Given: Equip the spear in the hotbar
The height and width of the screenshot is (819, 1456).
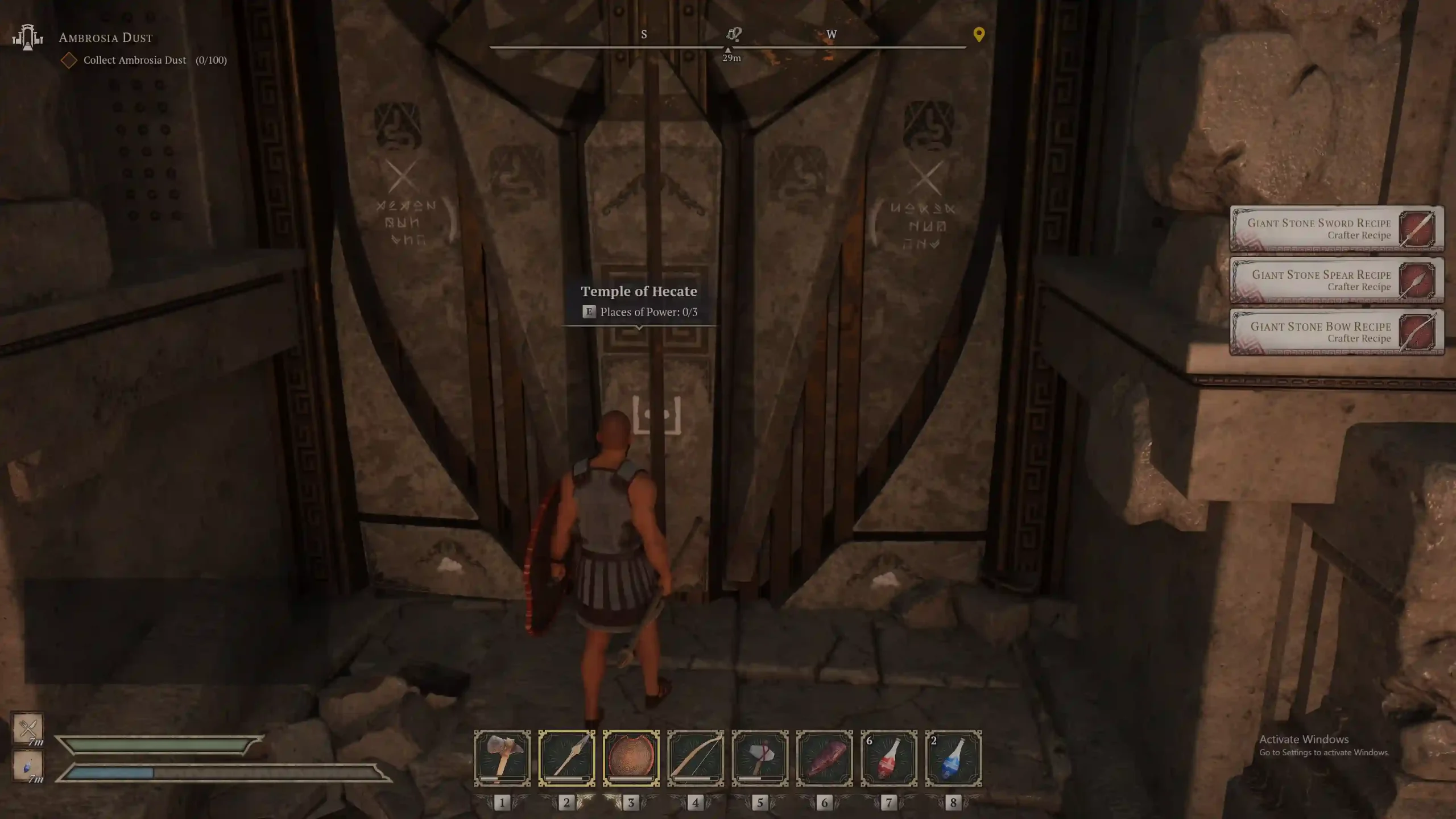Looking at the screenshot, I should pyautogui.click(x=566, y=758).
